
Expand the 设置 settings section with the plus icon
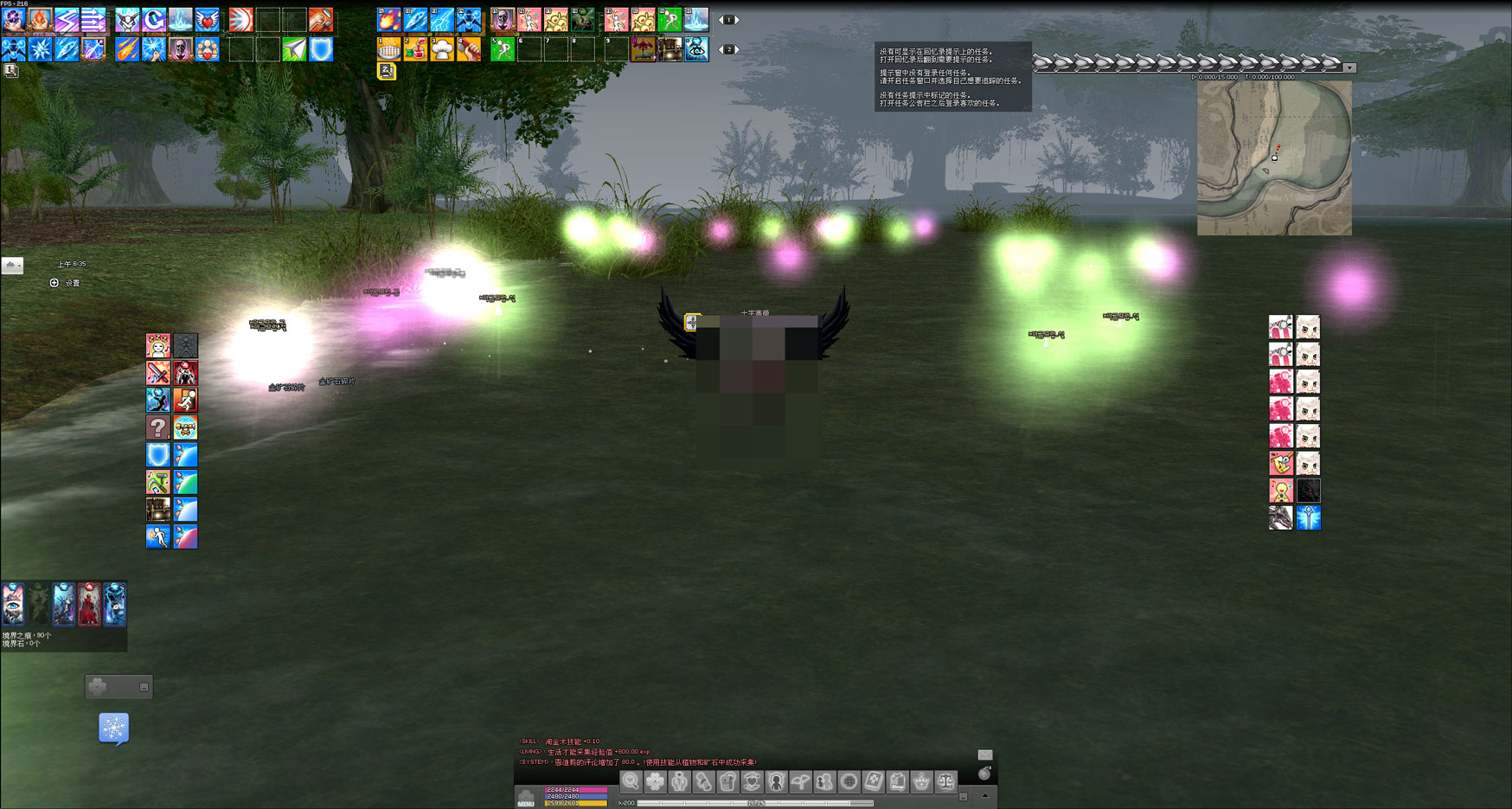(x=54, y=283)
